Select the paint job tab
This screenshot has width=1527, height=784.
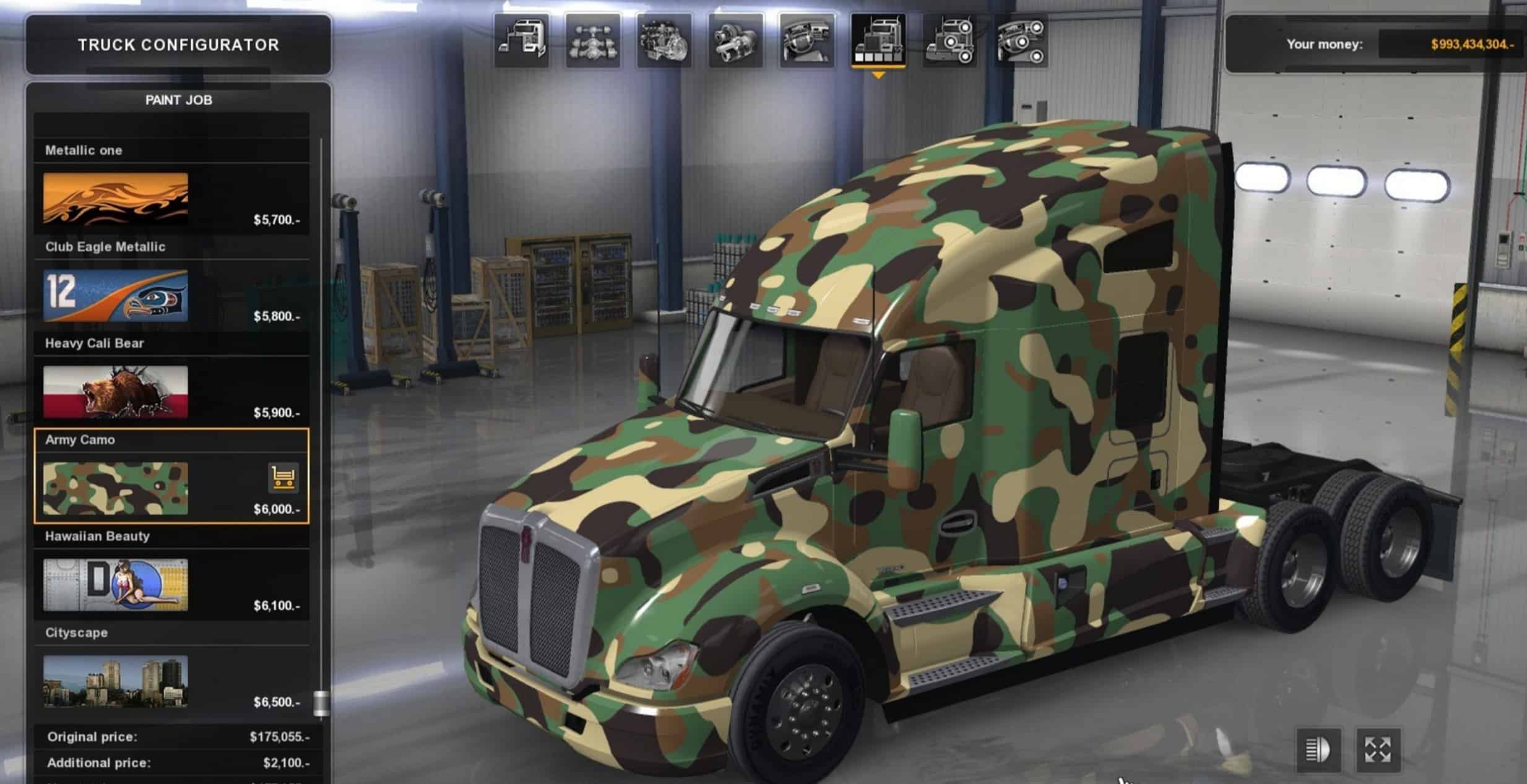[878, 41]
